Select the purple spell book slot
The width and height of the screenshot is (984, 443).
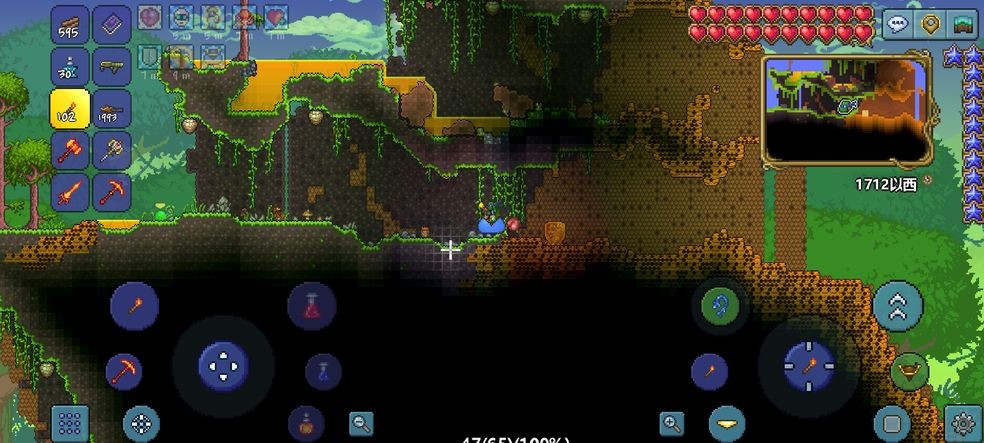click(112, 25)
